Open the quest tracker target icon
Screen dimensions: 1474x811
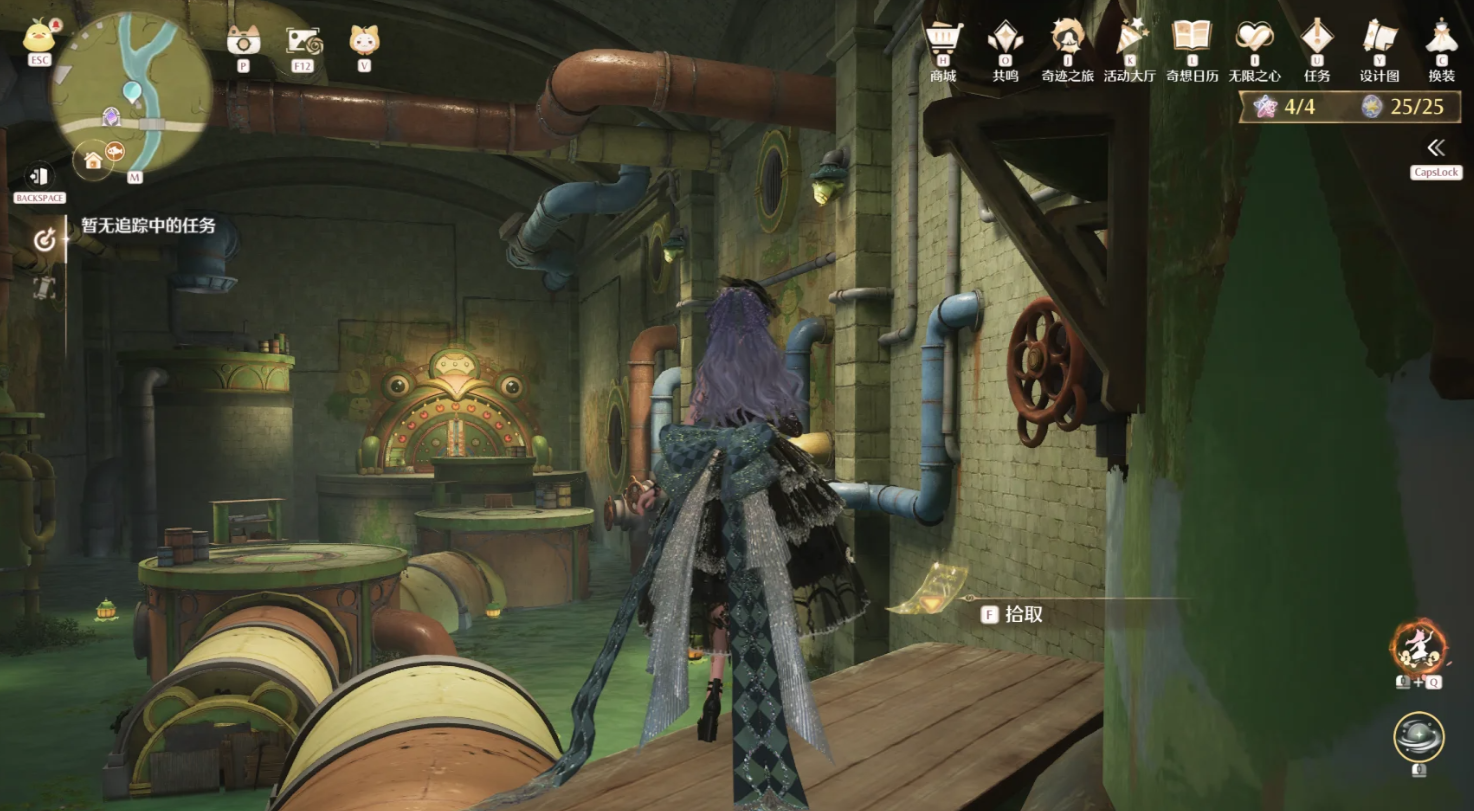[x=44, y=239]
